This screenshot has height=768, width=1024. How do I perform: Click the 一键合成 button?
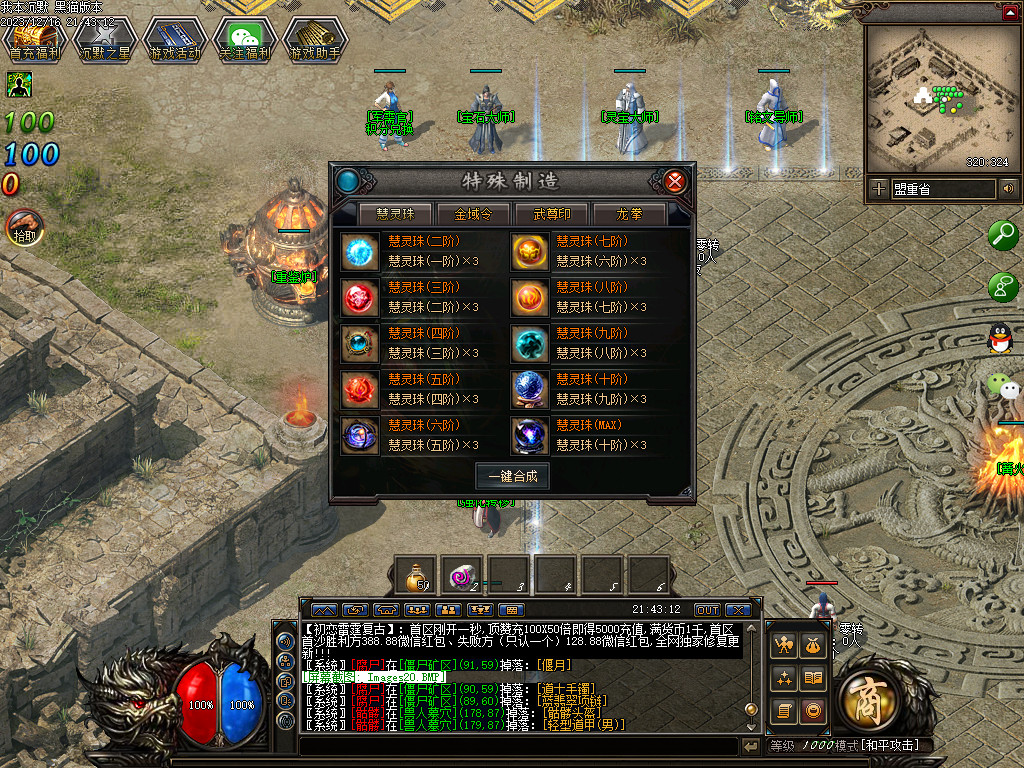pyautogui.click(x=512, y=476)
